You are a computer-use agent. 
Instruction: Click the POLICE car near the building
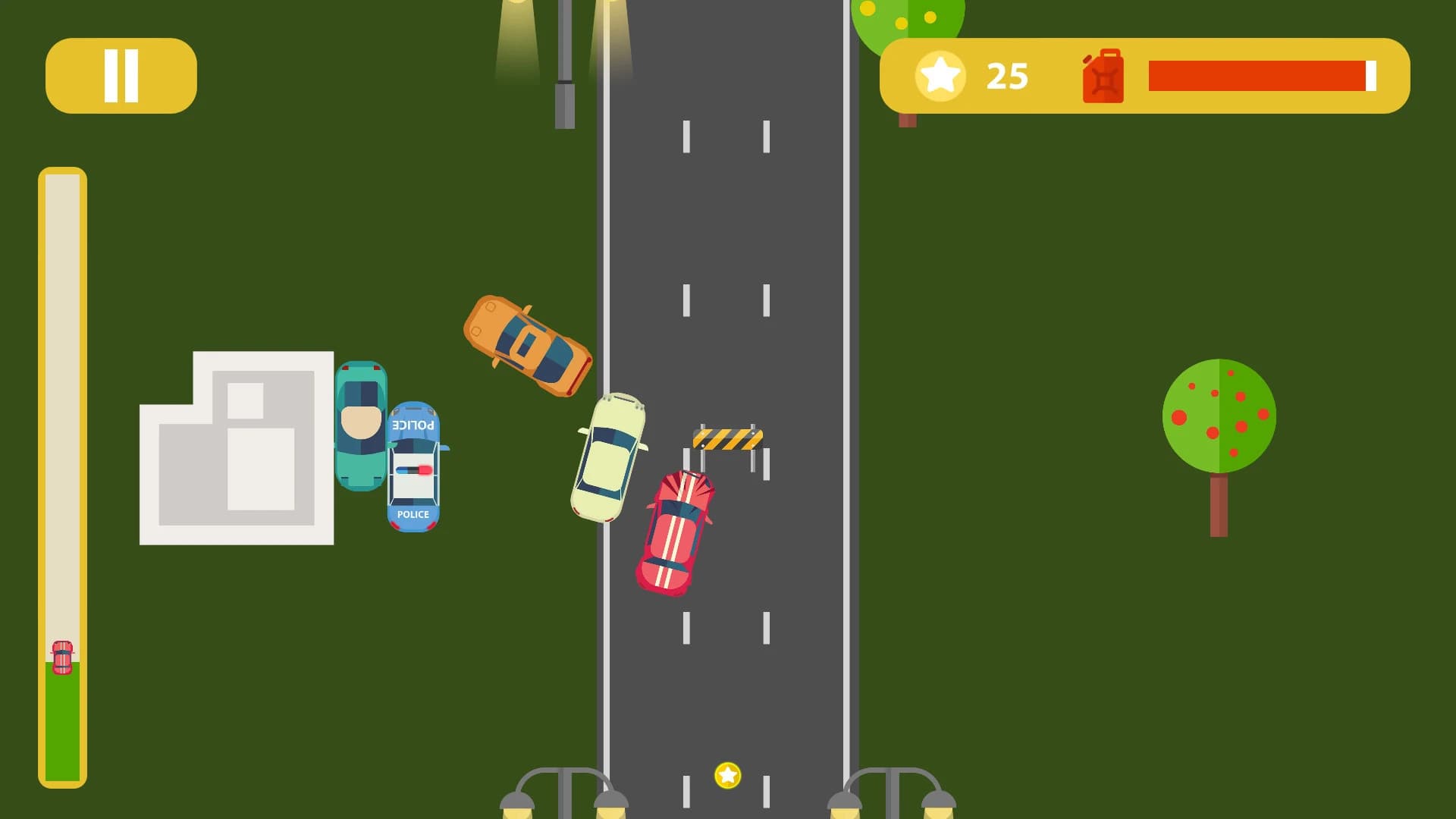point(414,466)
